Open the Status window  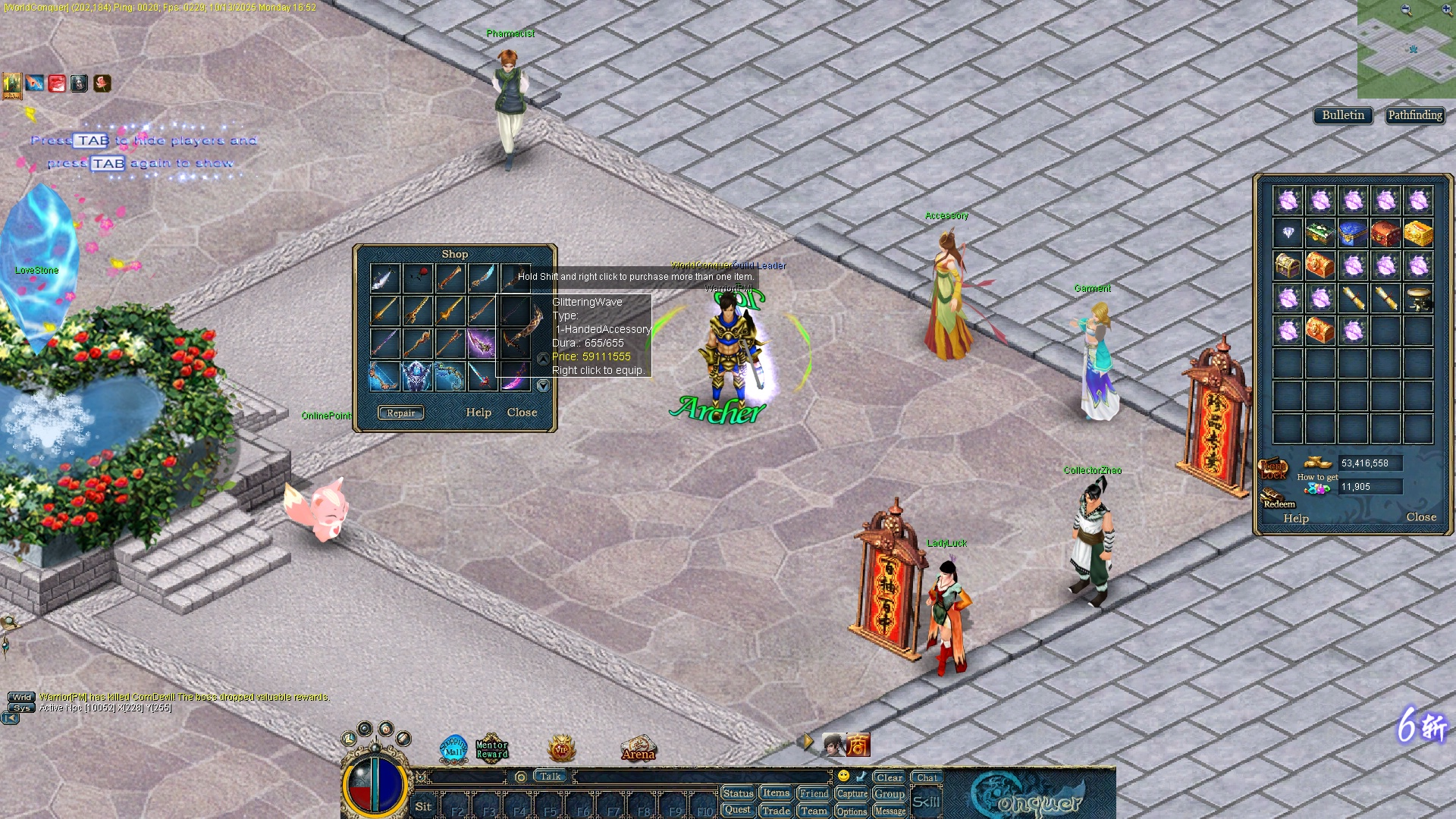[x=737, y=793]
